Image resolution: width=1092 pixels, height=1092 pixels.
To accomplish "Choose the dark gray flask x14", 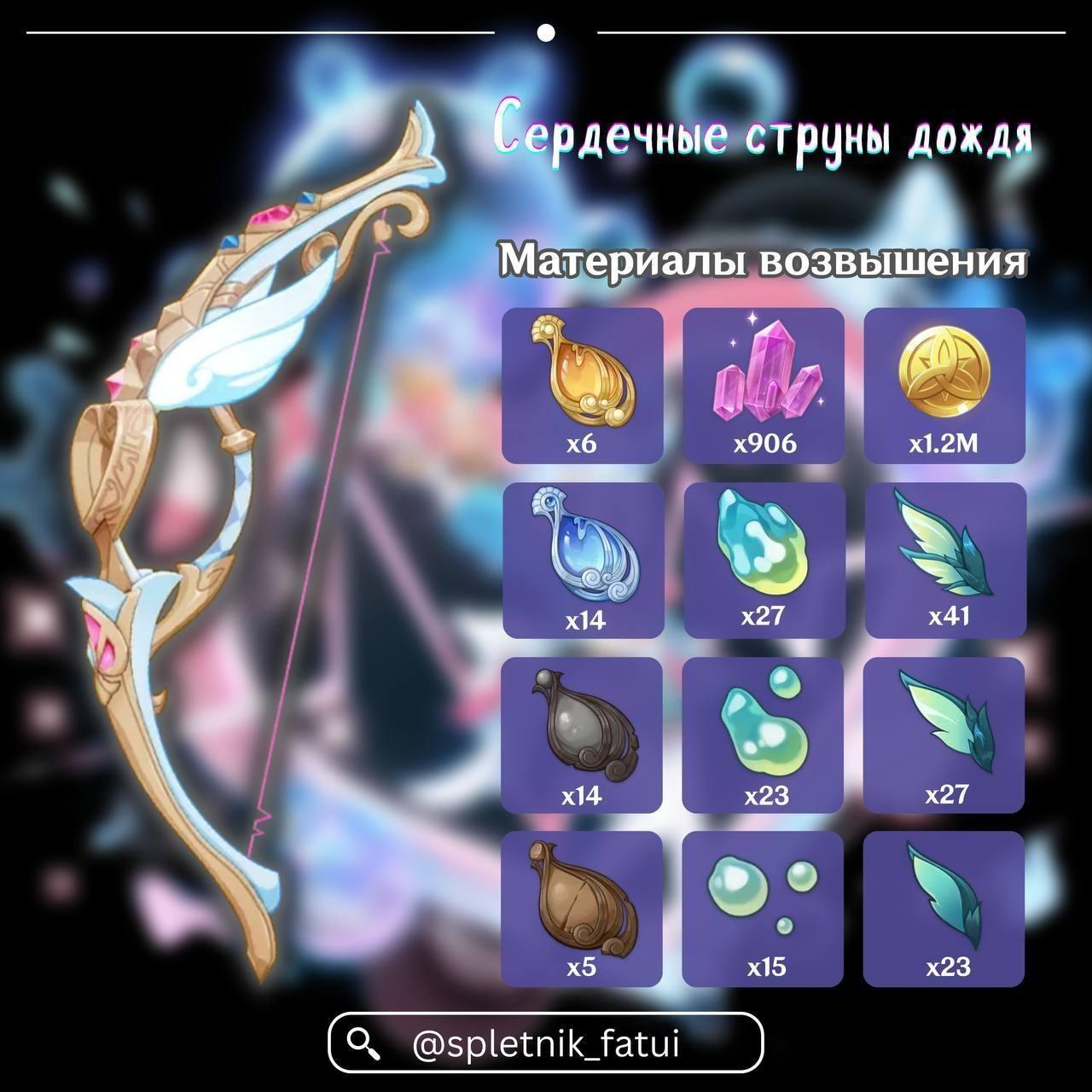I will point(583,735).
